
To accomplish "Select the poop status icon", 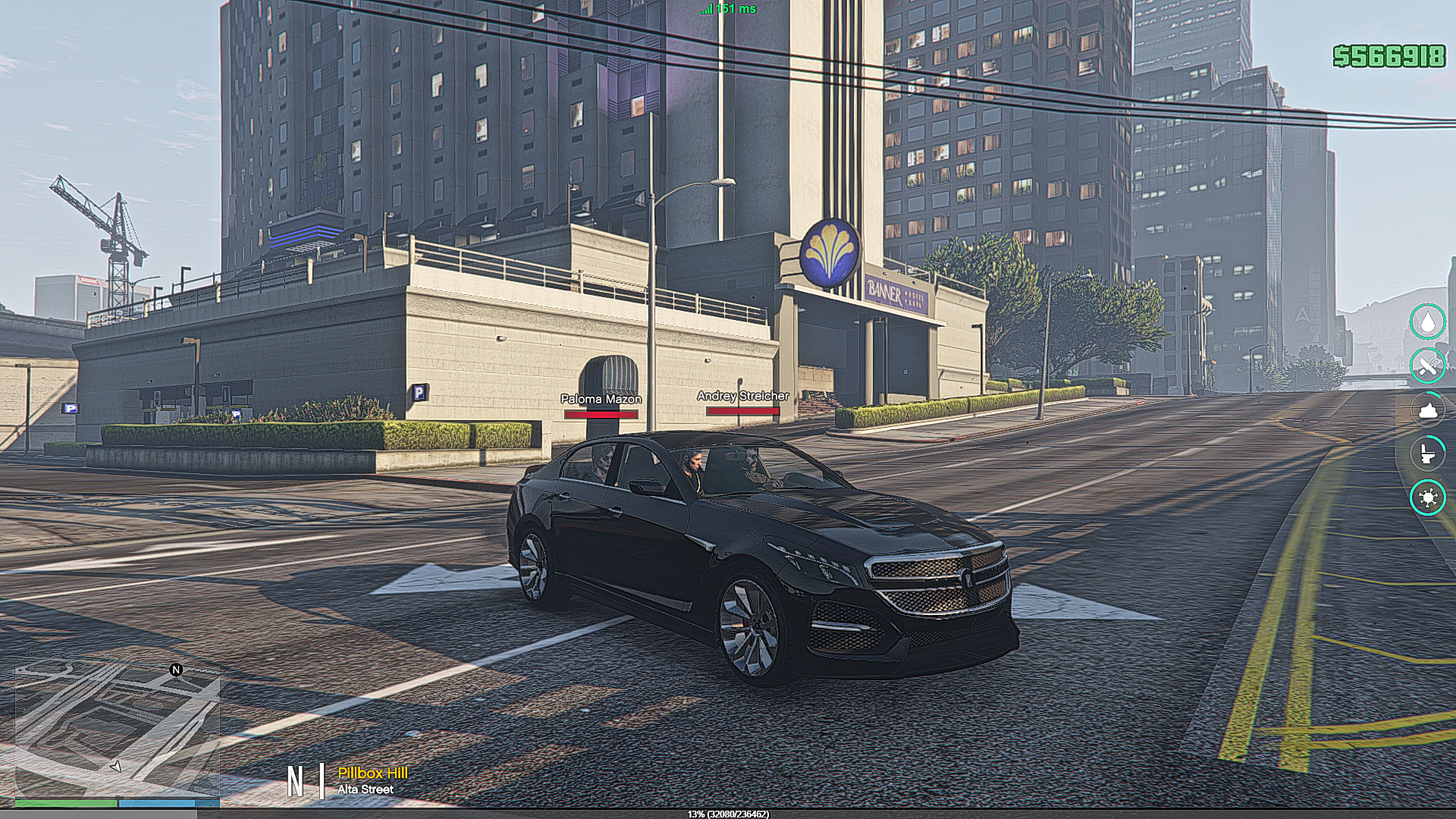I will tap(1427, 409).
